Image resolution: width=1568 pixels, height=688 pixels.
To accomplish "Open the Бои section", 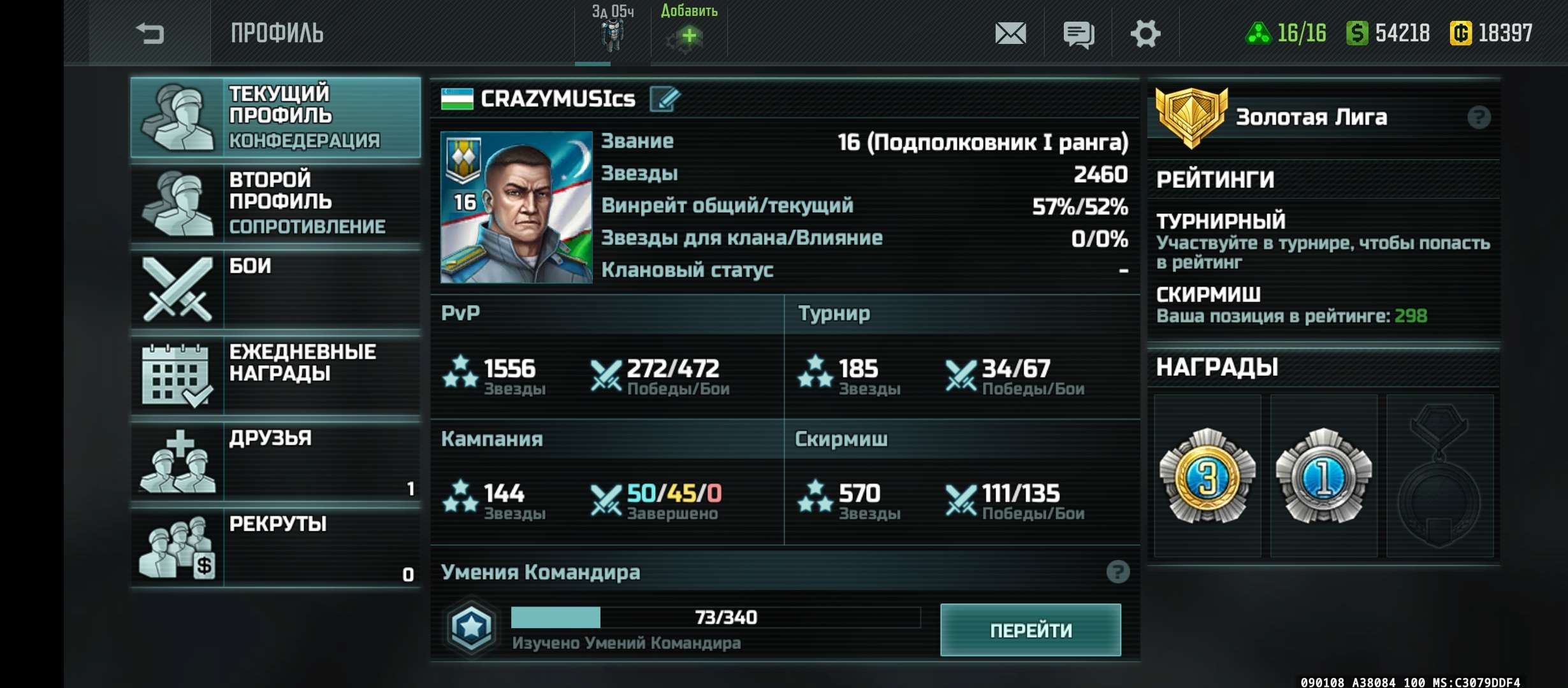I will click(x=275, y=289).
